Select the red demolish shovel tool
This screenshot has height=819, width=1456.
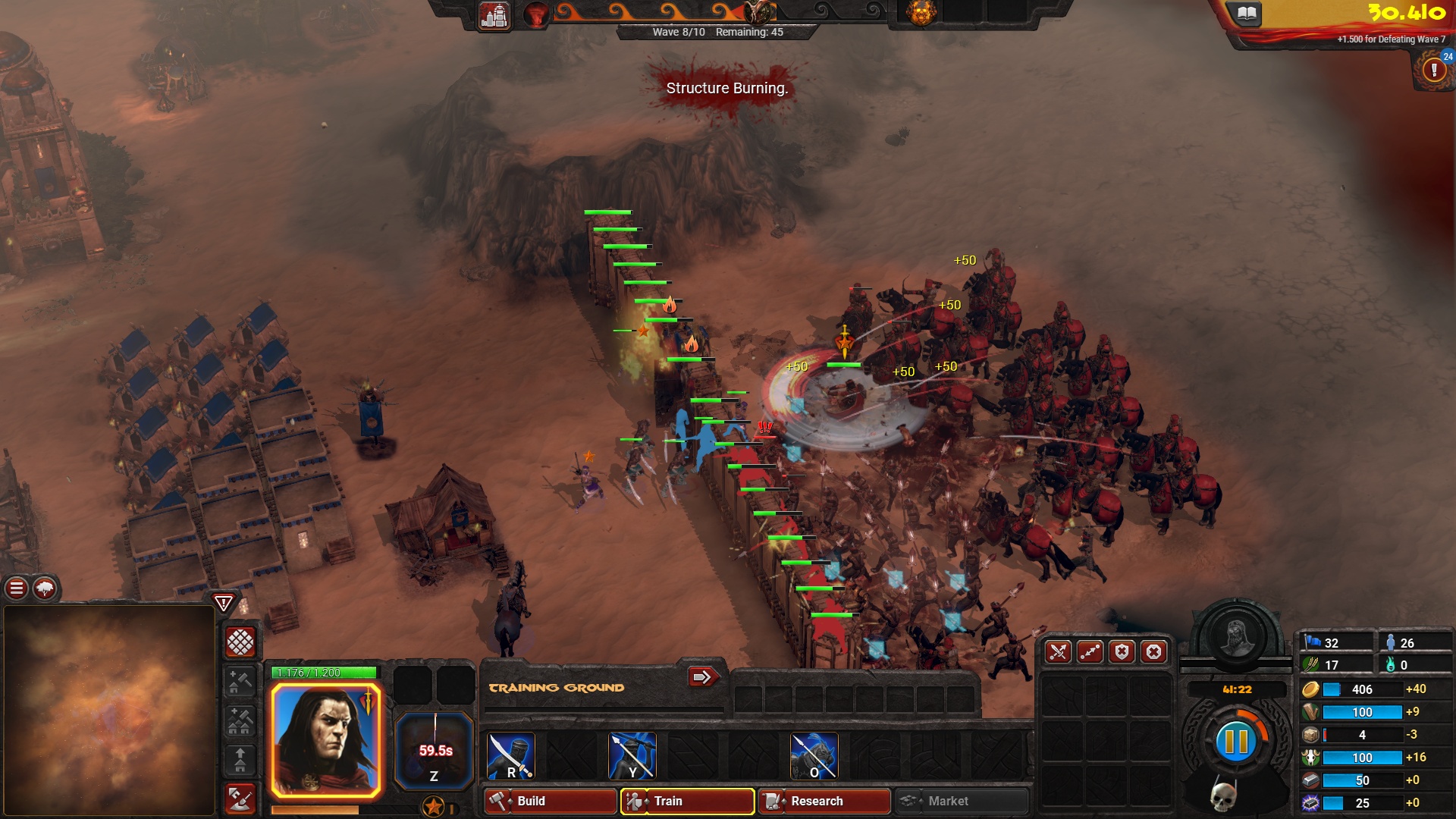tap(239, 800)
